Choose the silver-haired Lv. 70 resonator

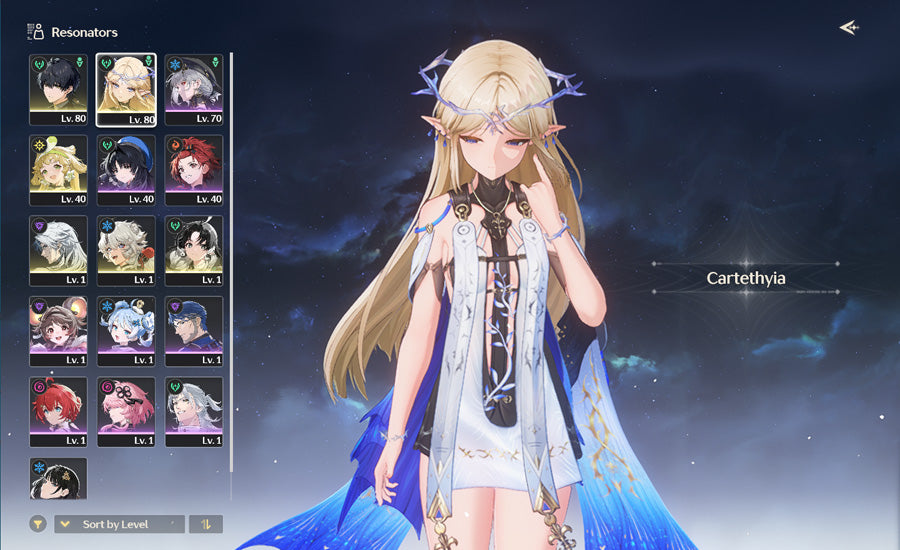pos(194,90)
